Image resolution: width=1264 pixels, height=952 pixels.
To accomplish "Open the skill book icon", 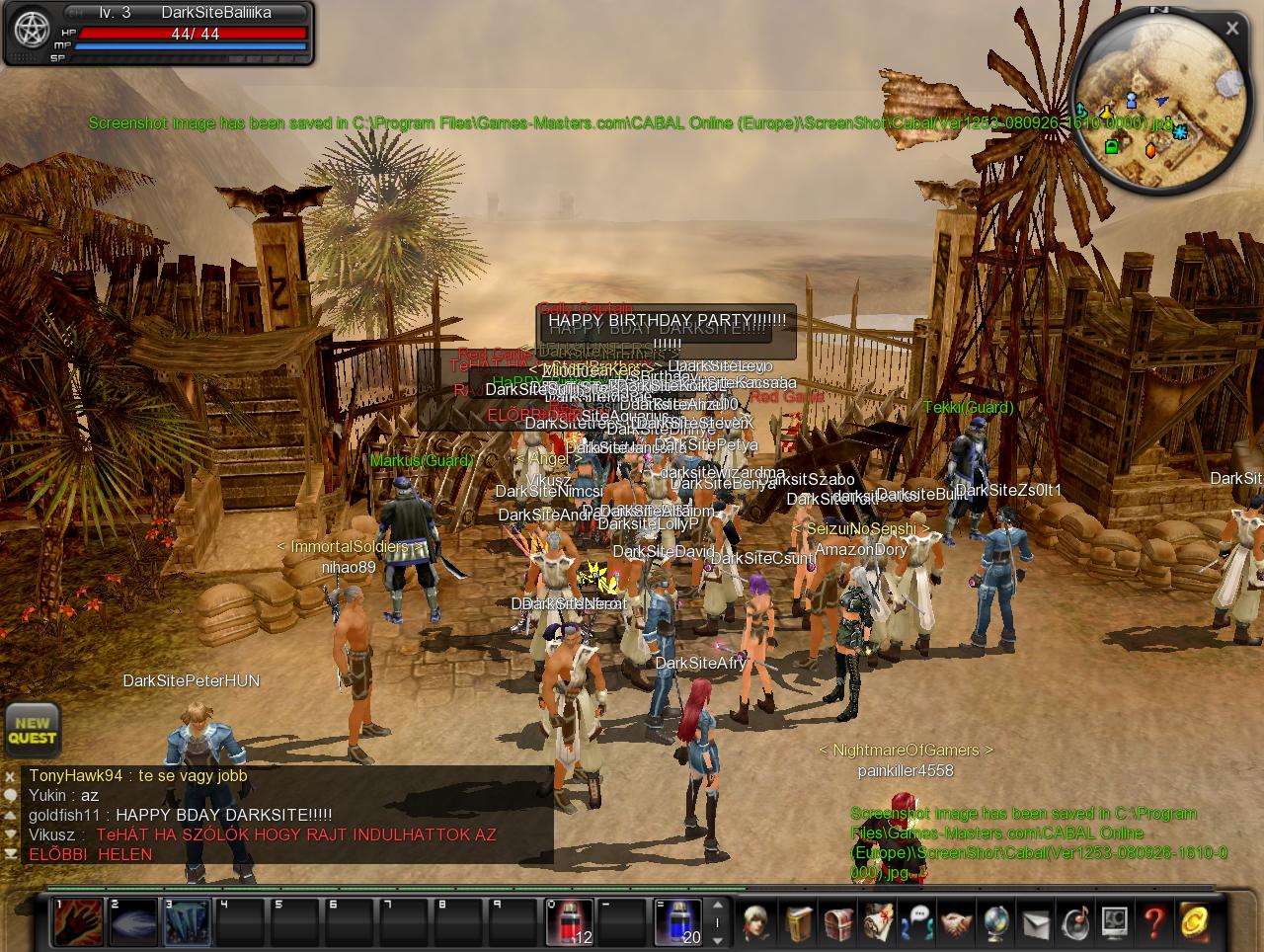I will coord(799,922).
